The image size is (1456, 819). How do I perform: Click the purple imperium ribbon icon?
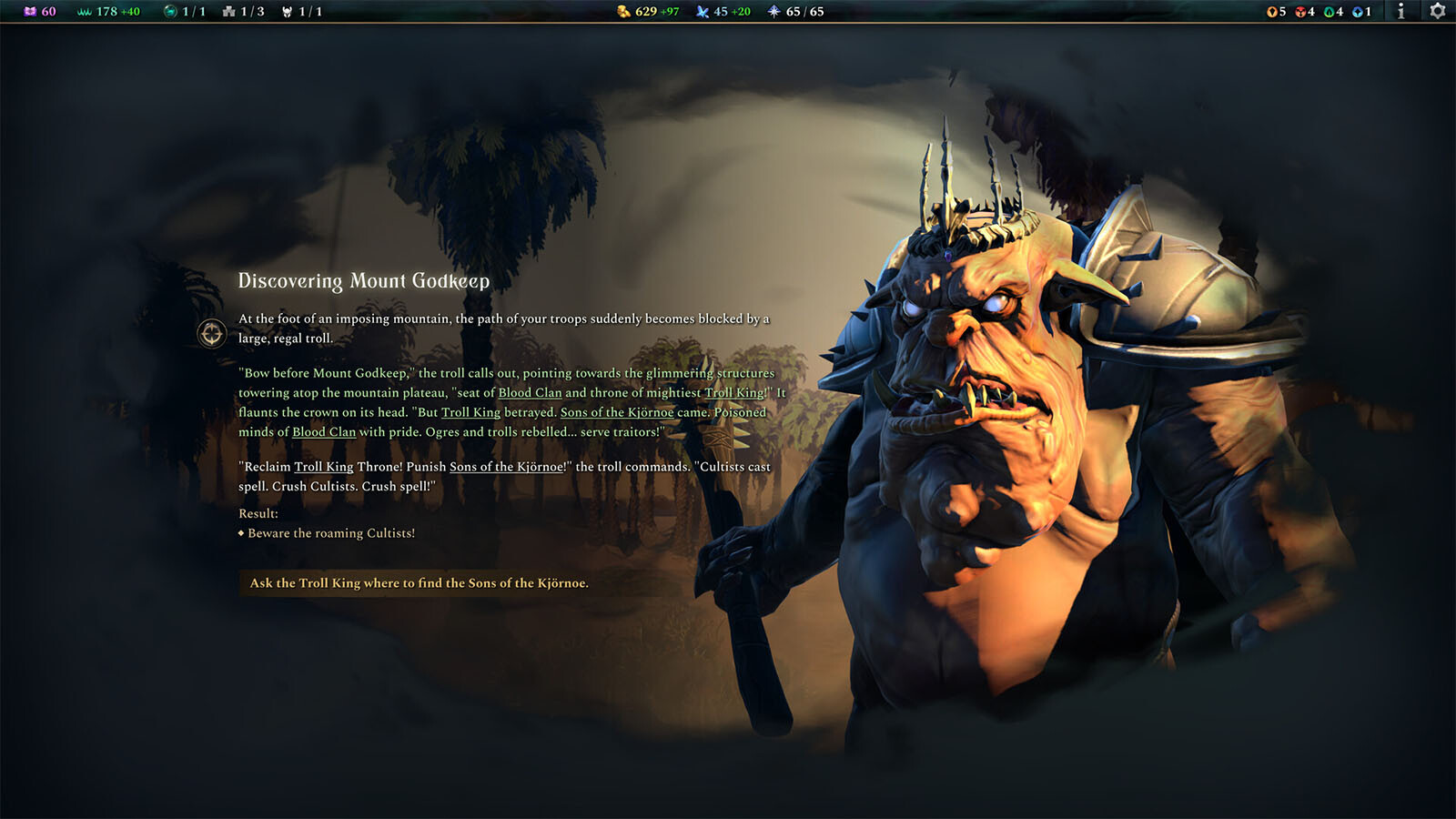[x=31, y=12]
